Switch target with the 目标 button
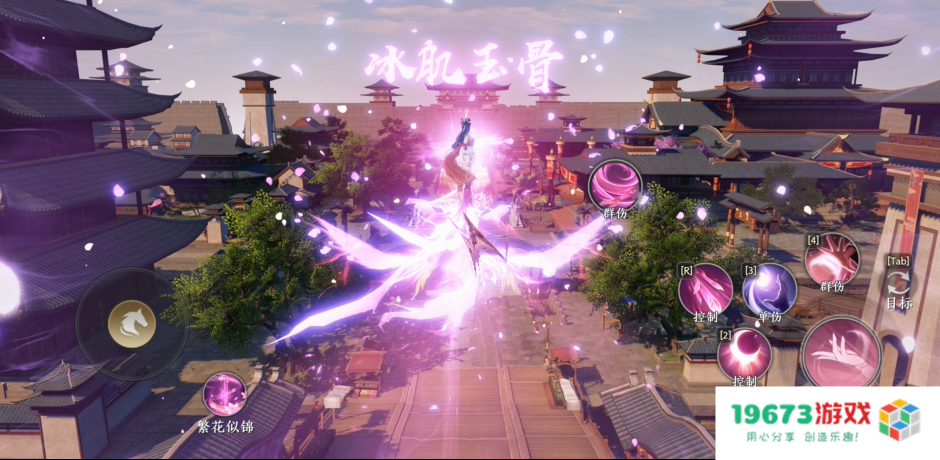Viewport: 940px width, 460px height. (x=898, y=284)
